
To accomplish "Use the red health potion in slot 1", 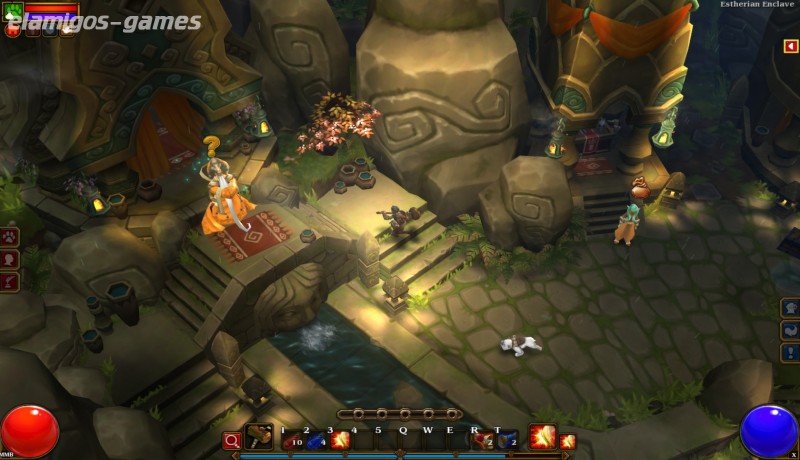I will 292,440.
